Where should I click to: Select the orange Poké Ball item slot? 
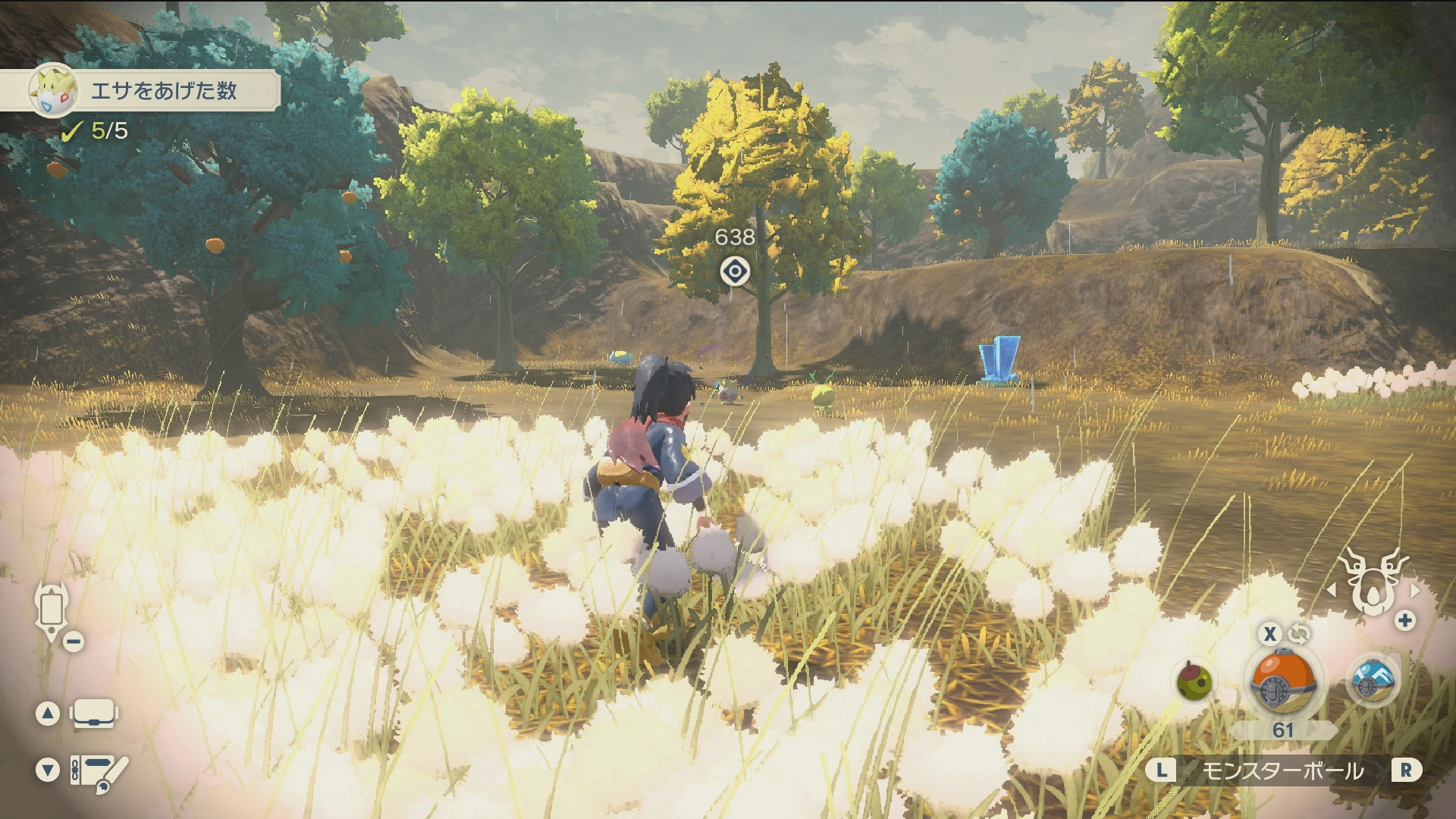coord(1283,680)
